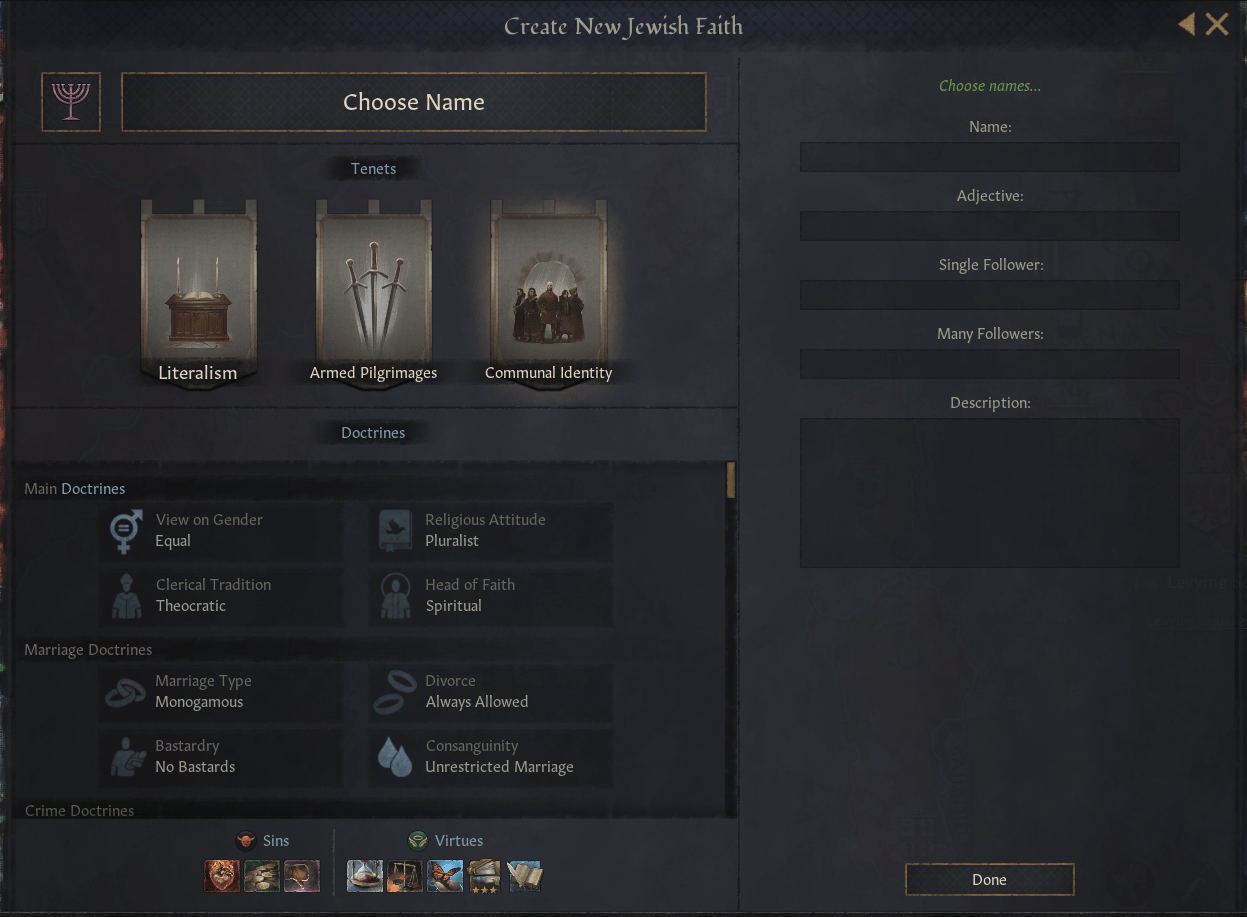This screenshot has height=917, width=1247.
Task: Go back using the arrow button
Action: pyautogui.click(x=1186, y=24)
